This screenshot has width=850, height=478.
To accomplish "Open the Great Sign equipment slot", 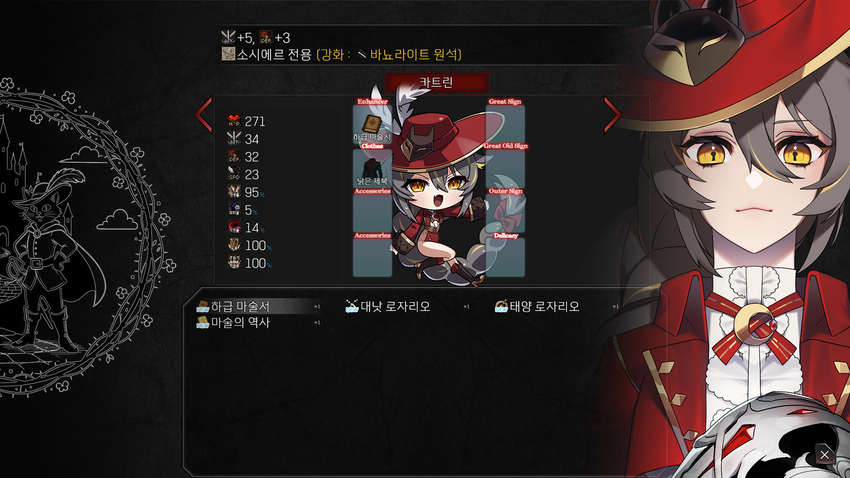I will [x=505, y=124].
